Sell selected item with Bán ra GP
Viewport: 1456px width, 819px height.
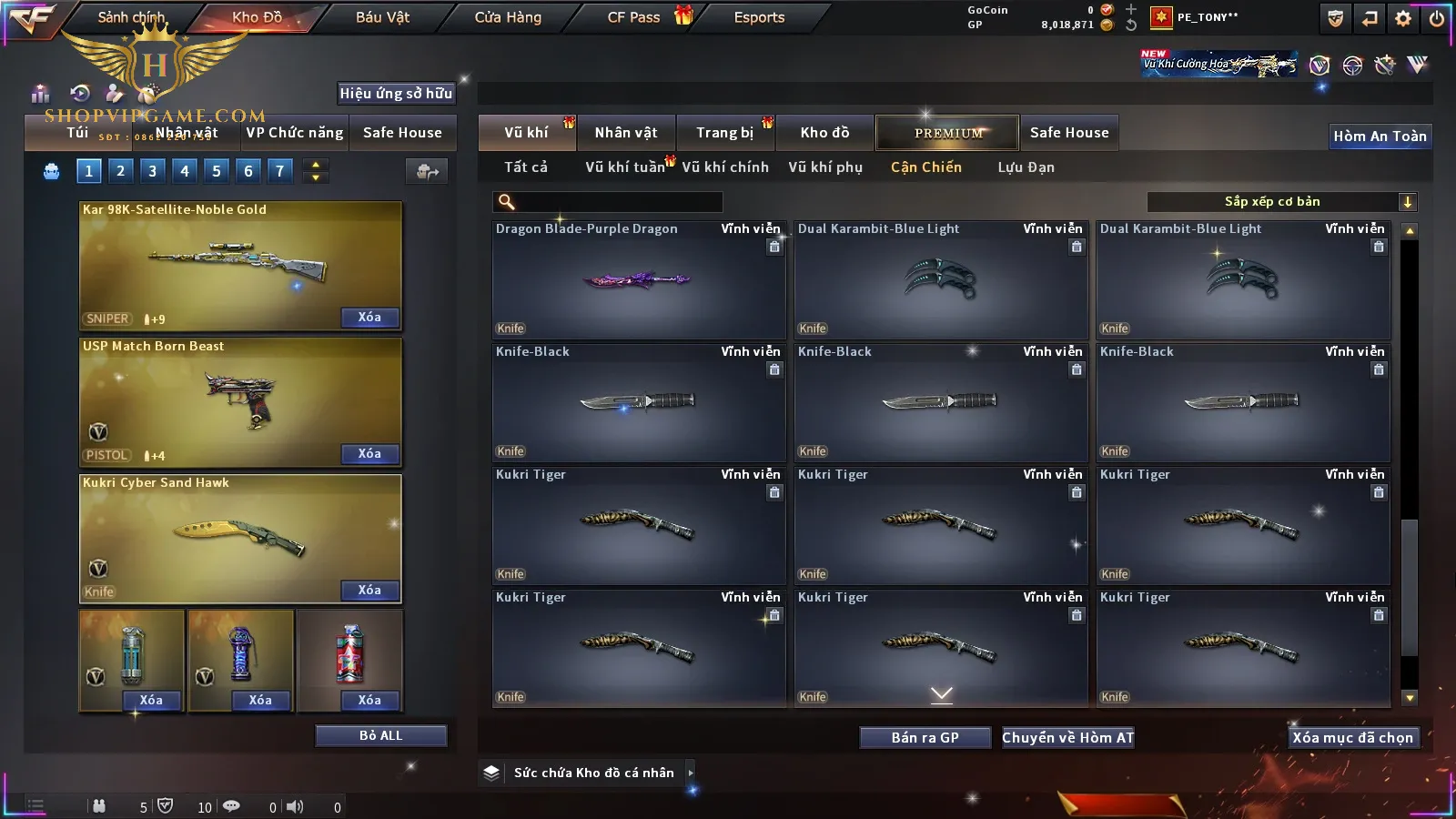tap(925, 738)
